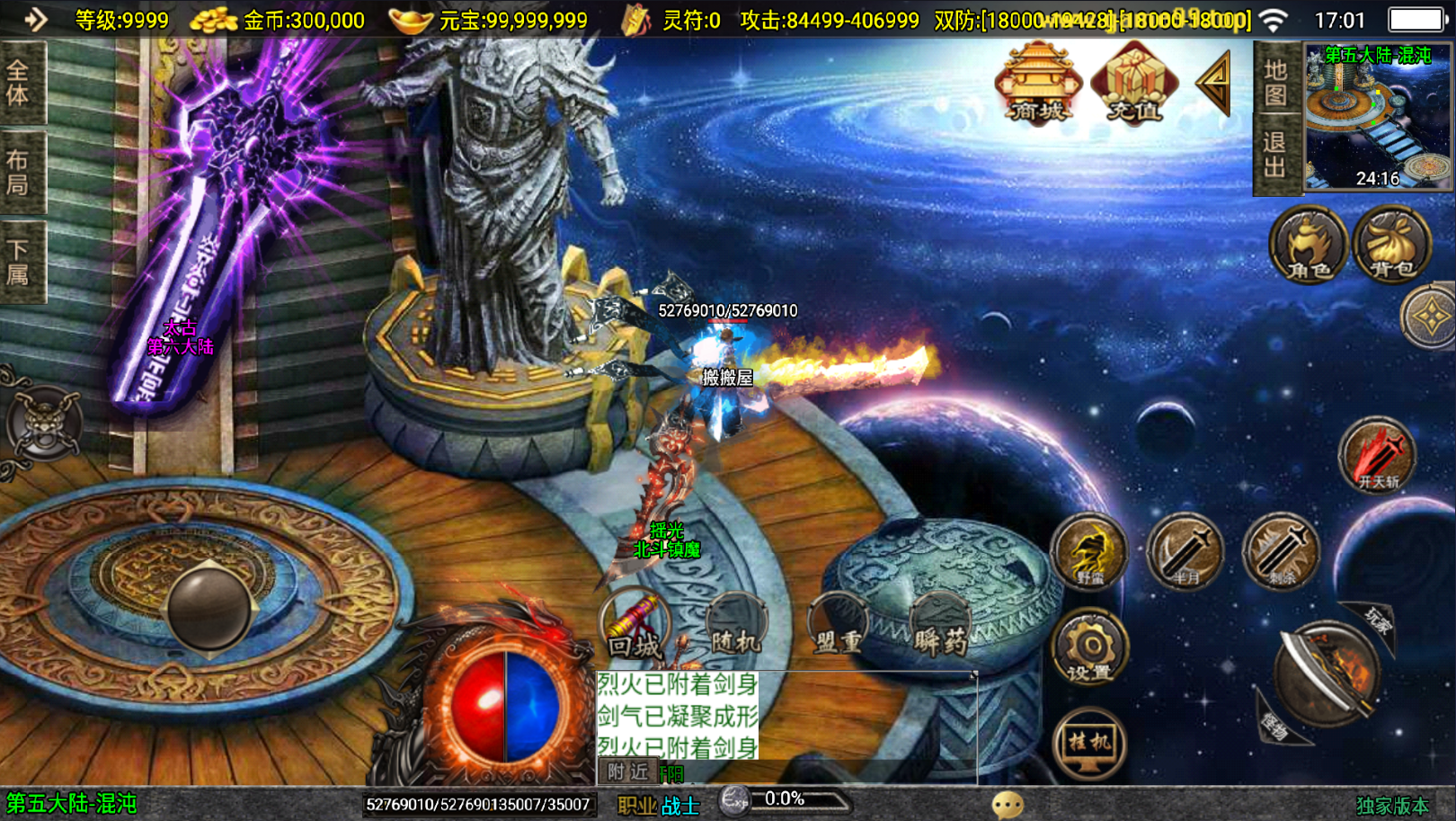The image size is (1456, 821).
Task: Open the 充值 recharge gift icon
Action: coord(1133,84)
